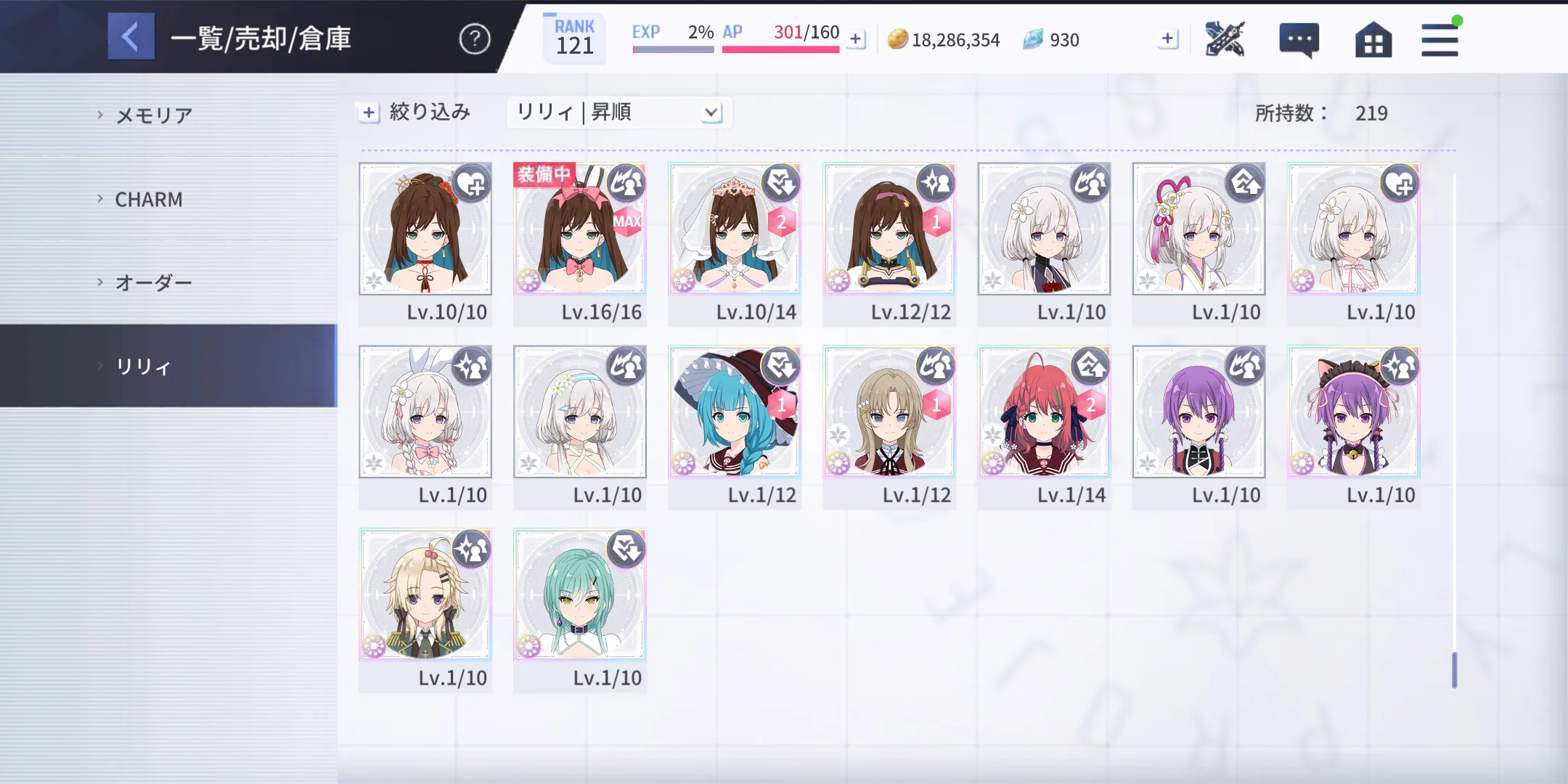Select the bridal veil Lily card
The width and height of the screenshot is (1568, 784).
[x=734, y=229]
